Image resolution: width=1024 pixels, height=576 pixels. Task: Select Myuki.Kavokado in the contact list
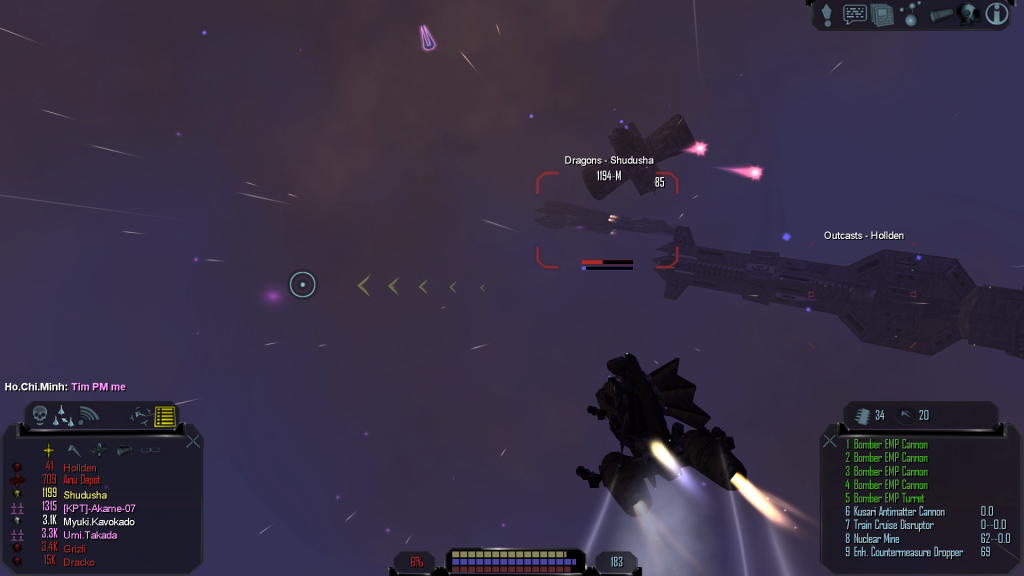point(99,521)
